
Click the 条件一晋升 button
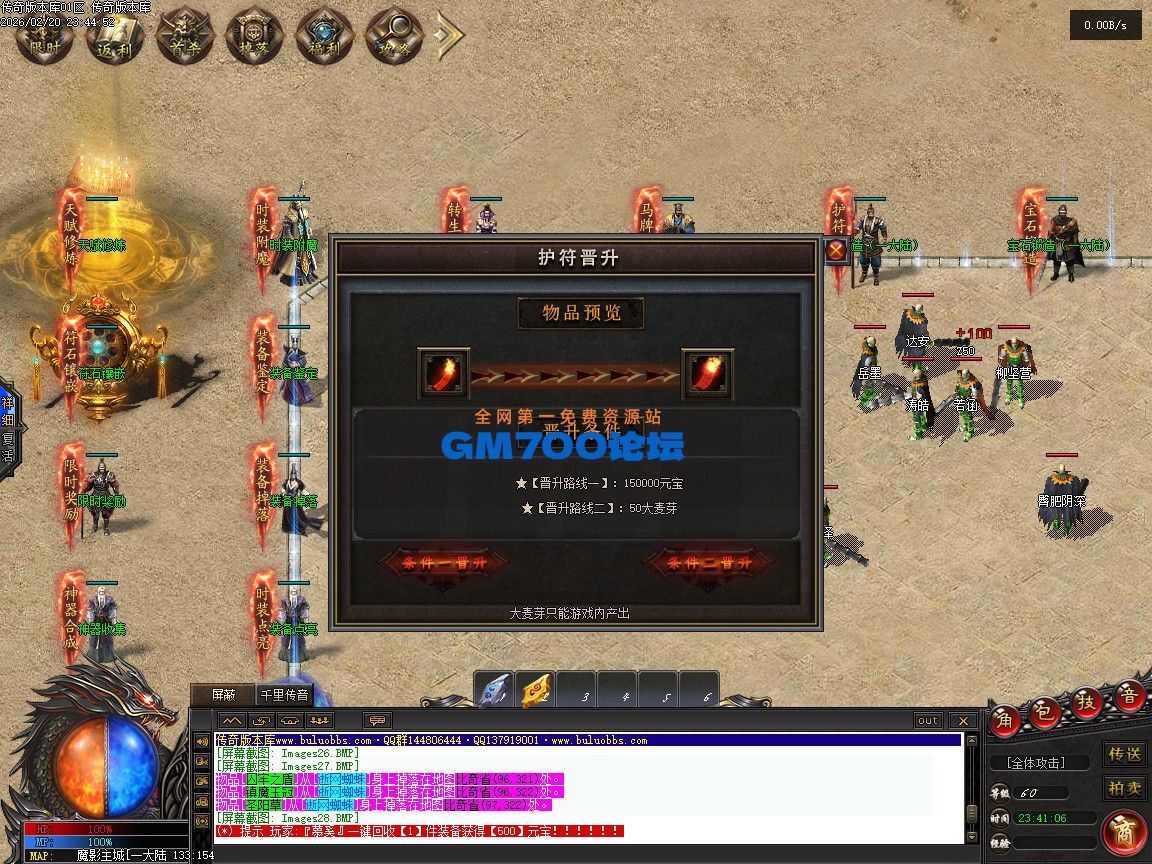click(x=444, y=563)
